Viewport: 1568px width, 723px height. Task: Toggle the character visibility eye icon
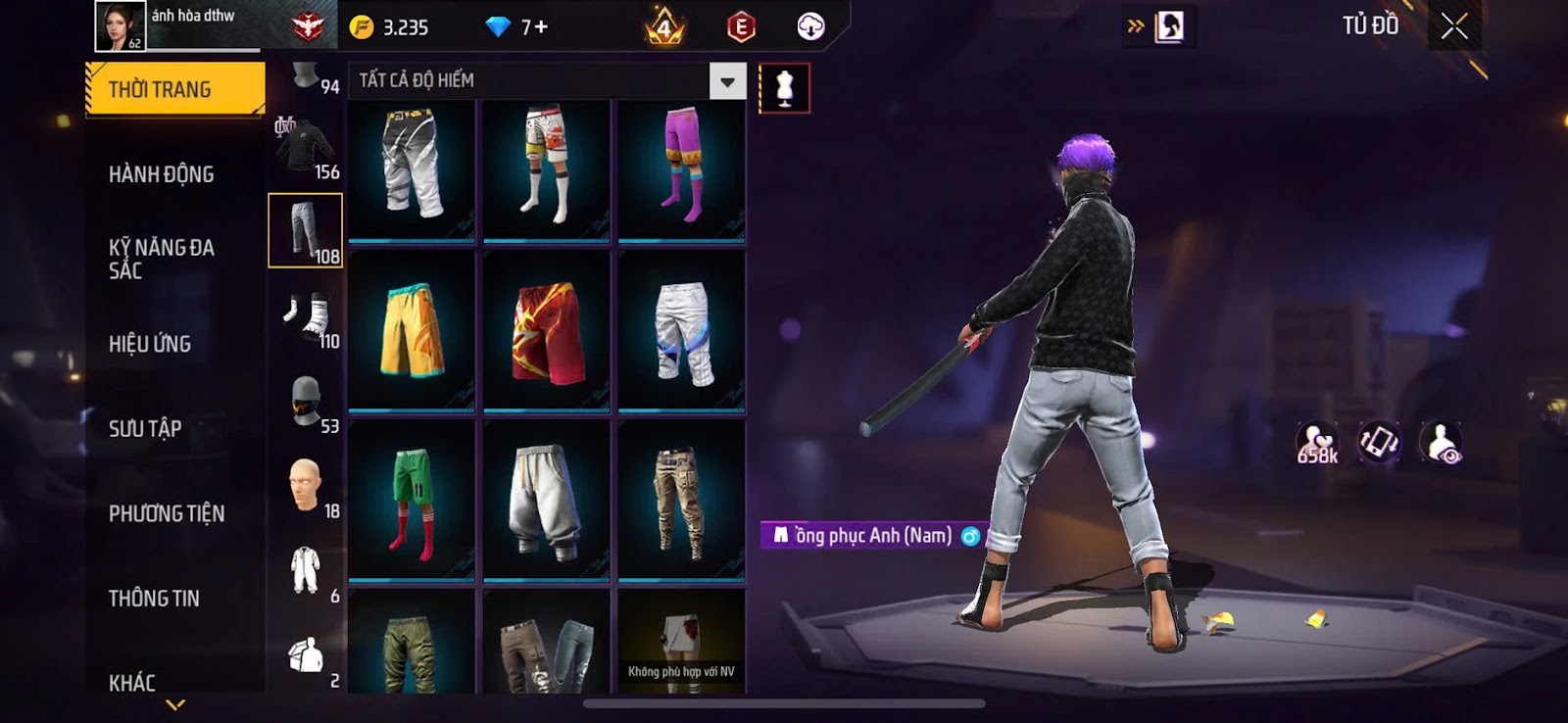[1442, 443]
